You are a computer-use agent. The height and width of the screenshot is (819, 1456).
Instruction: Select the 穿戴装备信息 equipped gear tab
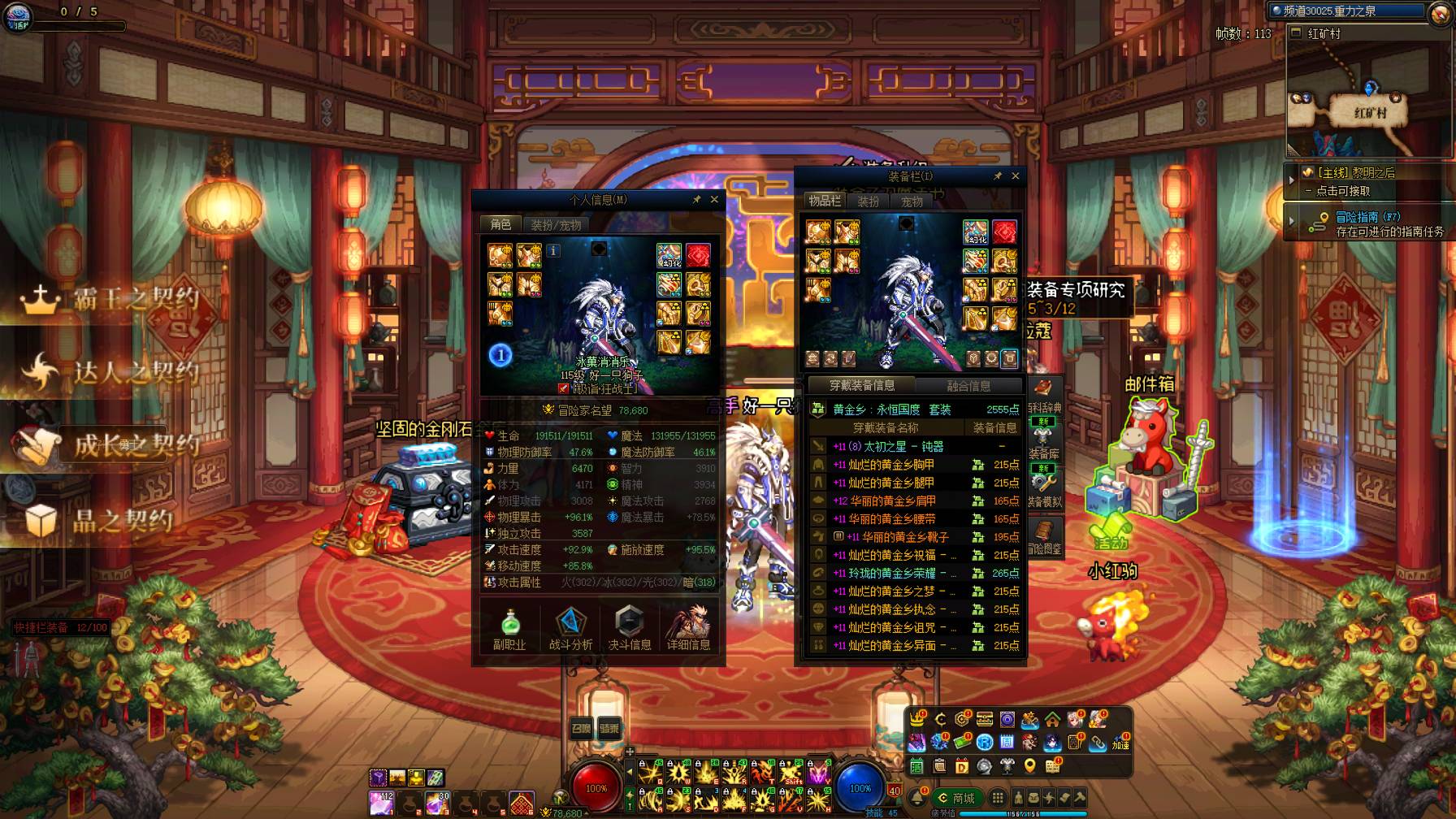tap(862, 385)
